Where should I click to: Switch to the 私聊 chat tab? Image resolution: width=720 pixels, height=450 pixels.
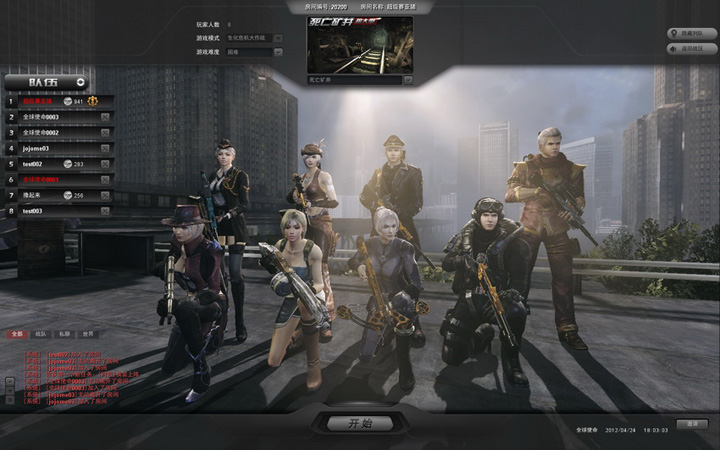[64, 333]
